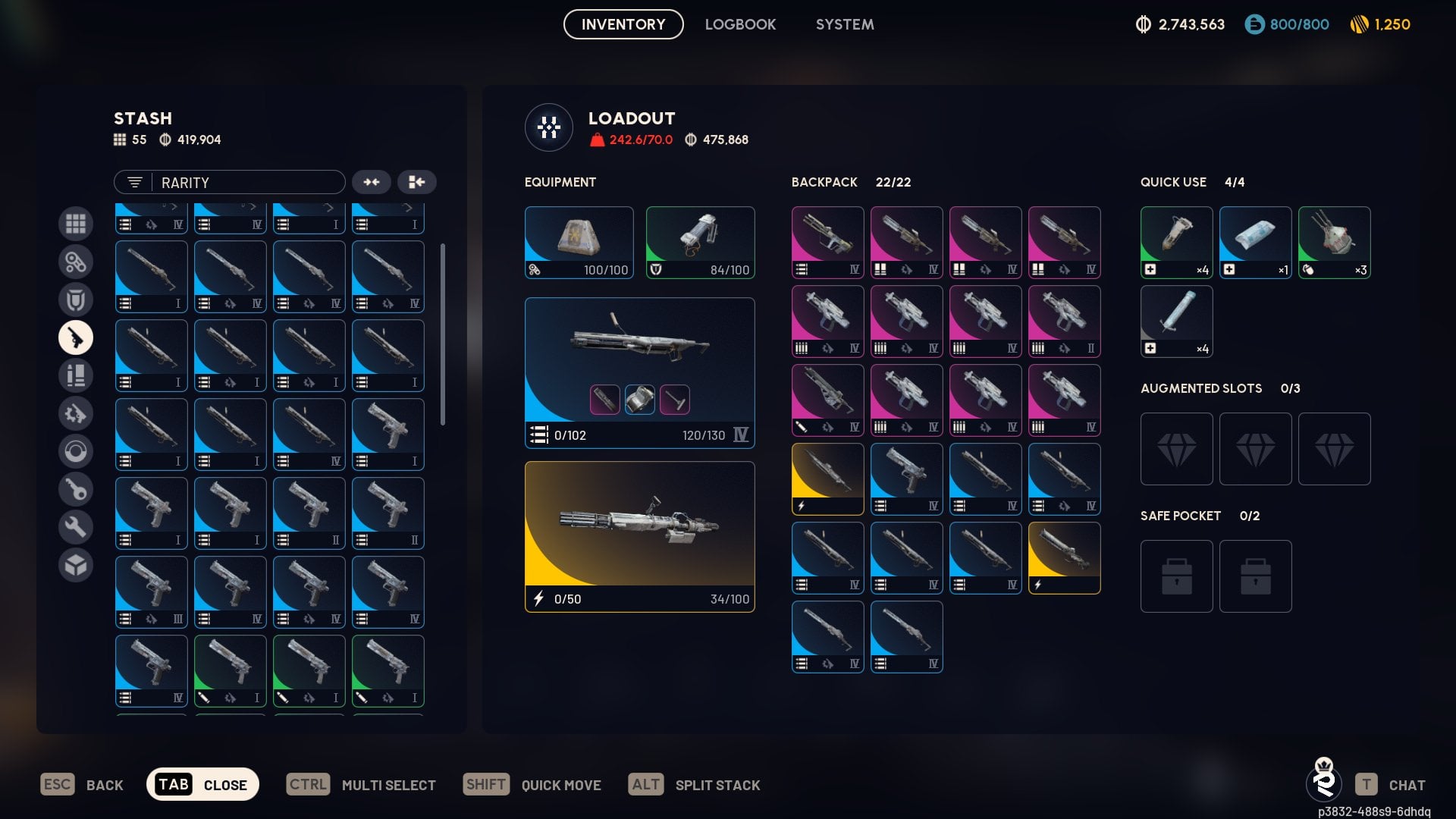This screenshot has width=1456, height=819.
Task: Expand the first augmented slot
Action: click(1176, 449)
